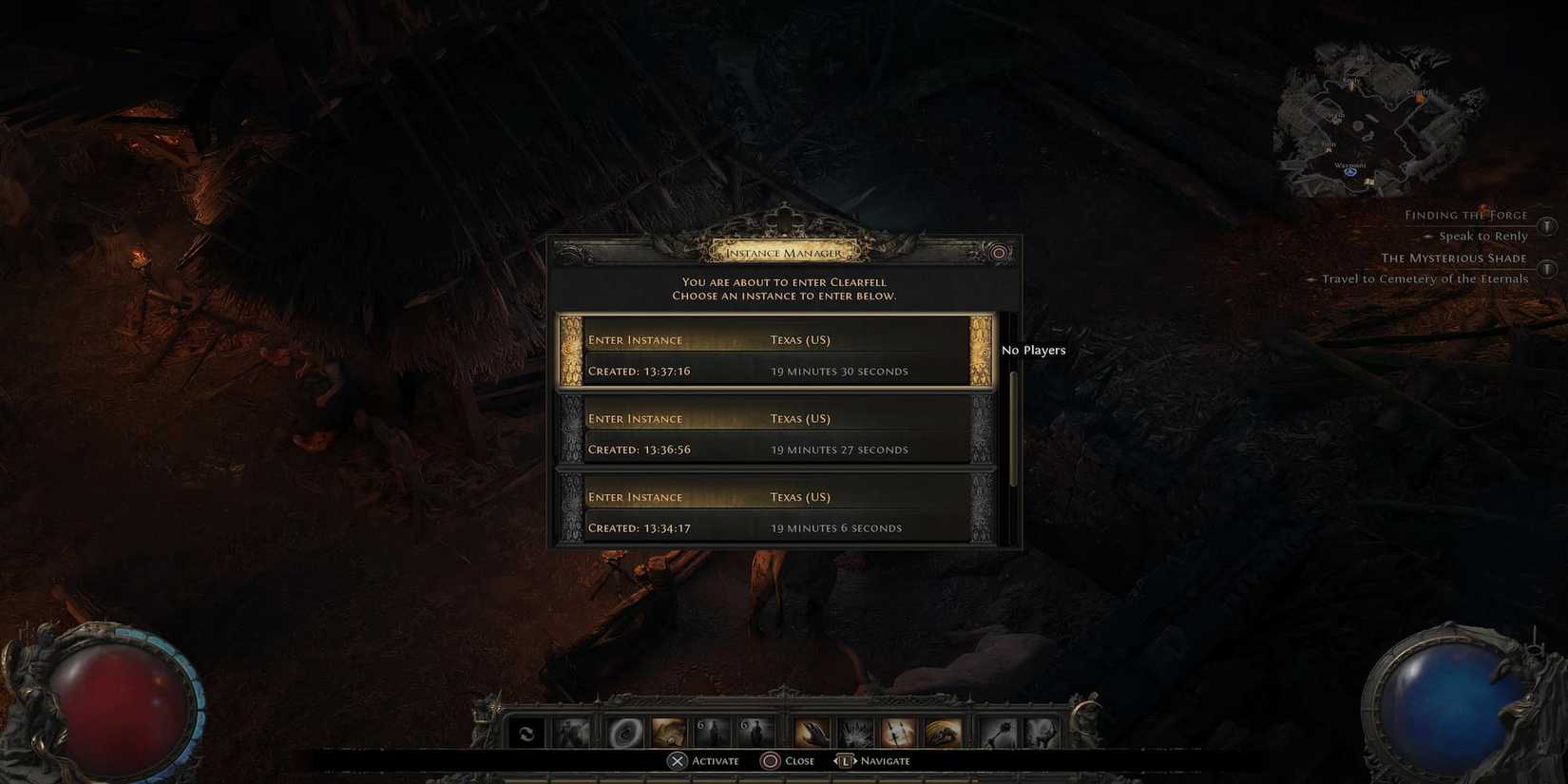Use the mana flask with 6 charges
The width and height of the screenshot is (1568, 784).
click(755, 732)
